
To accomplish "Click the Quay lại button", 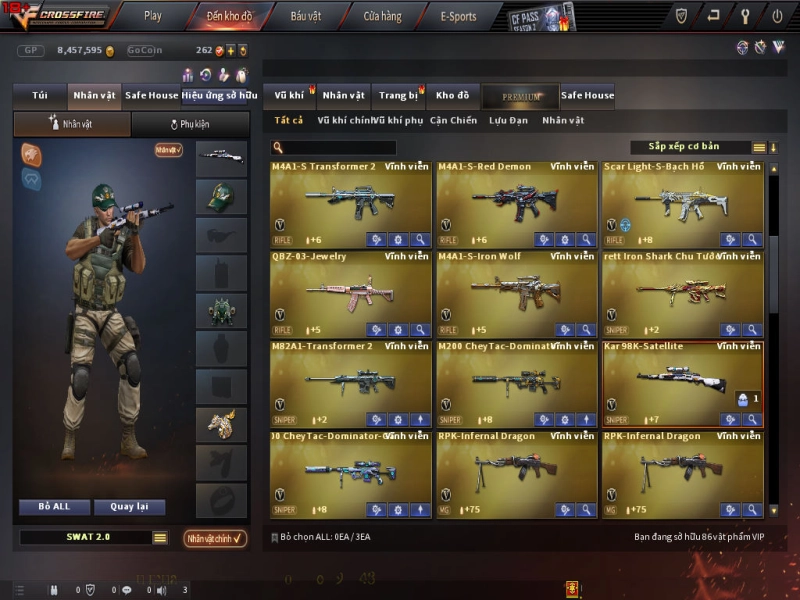I will pos(130,507).
